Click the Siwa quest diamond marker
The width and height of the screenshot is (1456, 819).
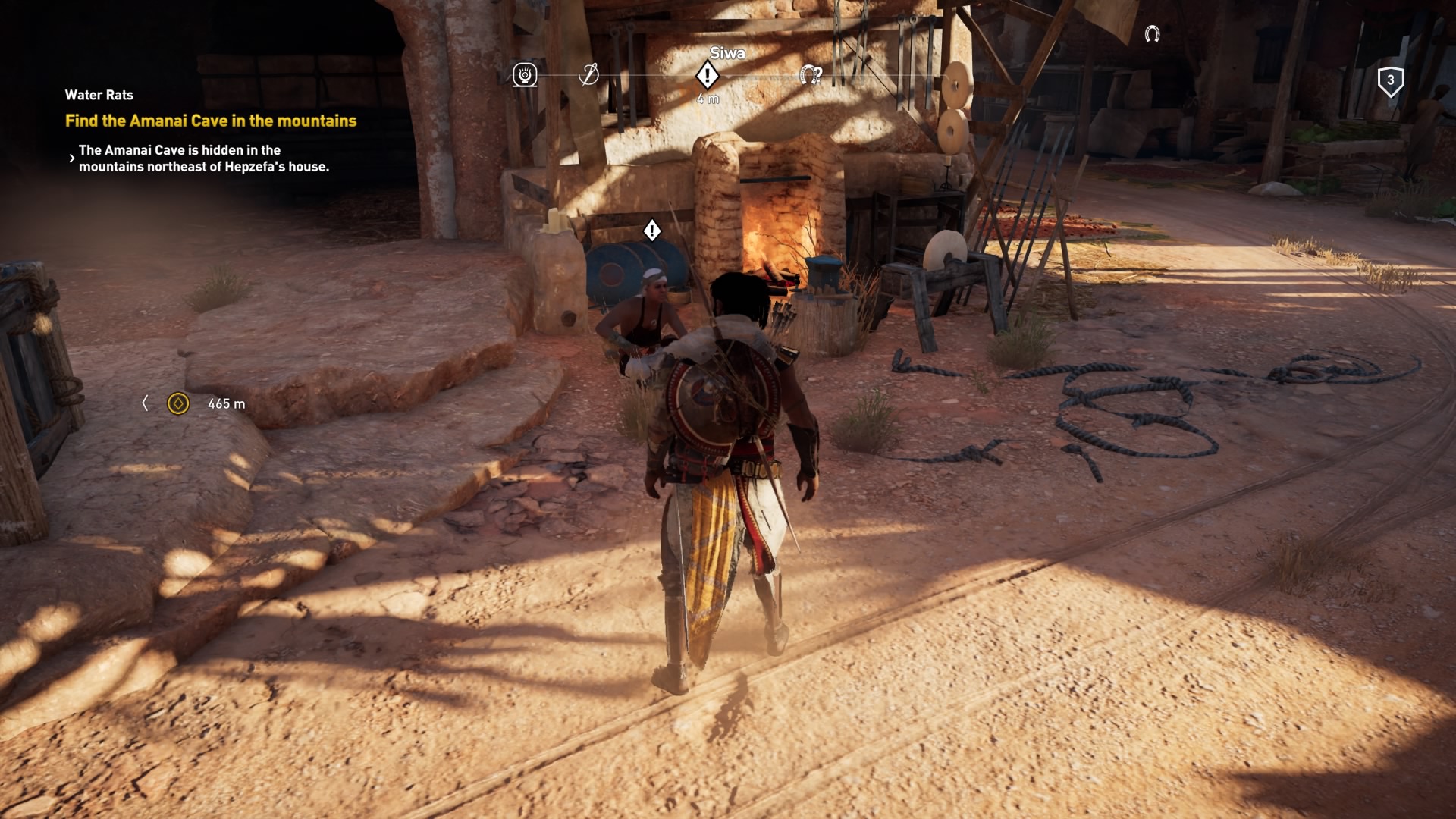click(707, 74)
